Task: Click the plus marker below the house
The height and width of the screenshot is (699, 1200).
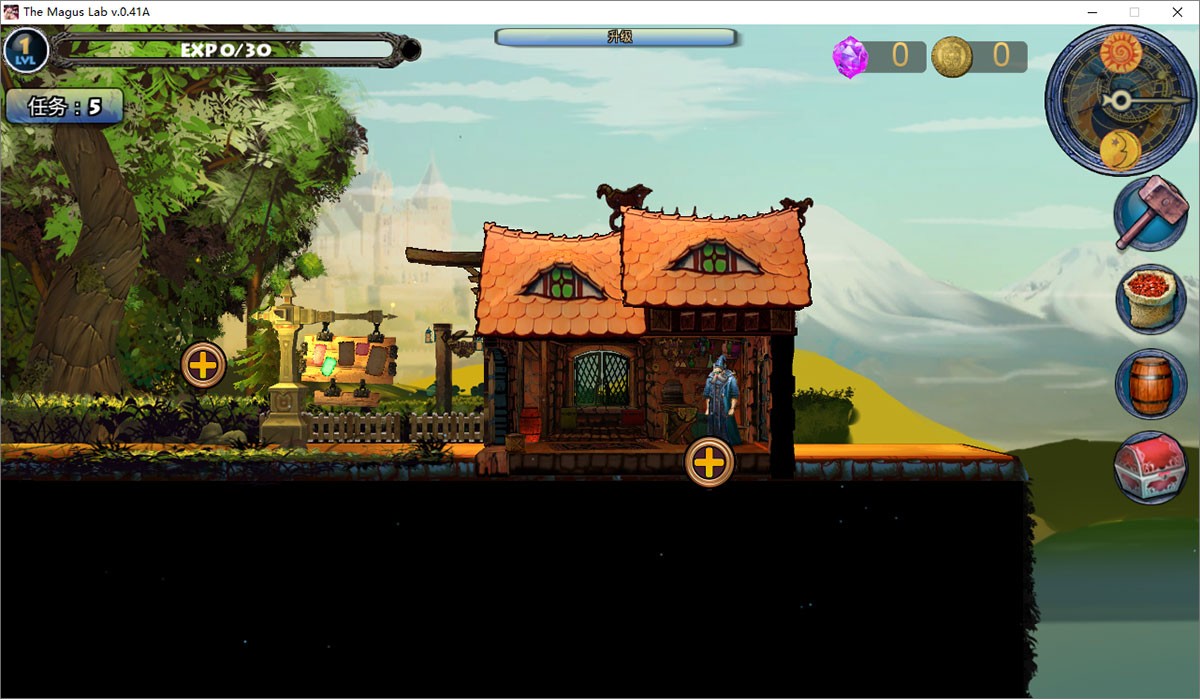Action: [709, 463]
